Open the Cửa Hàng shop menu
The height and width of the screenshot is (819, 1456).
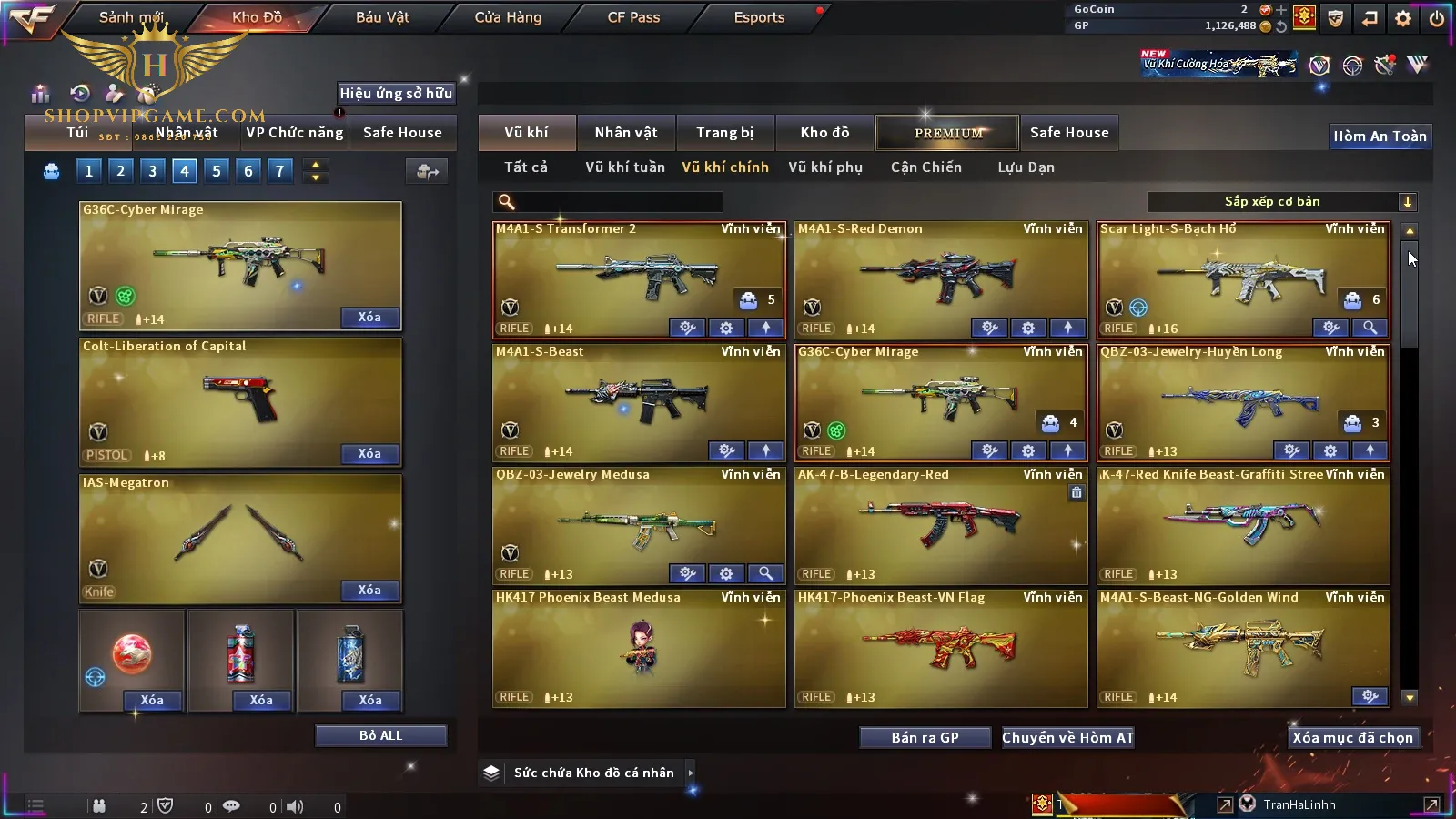click(x=508, y=17)
